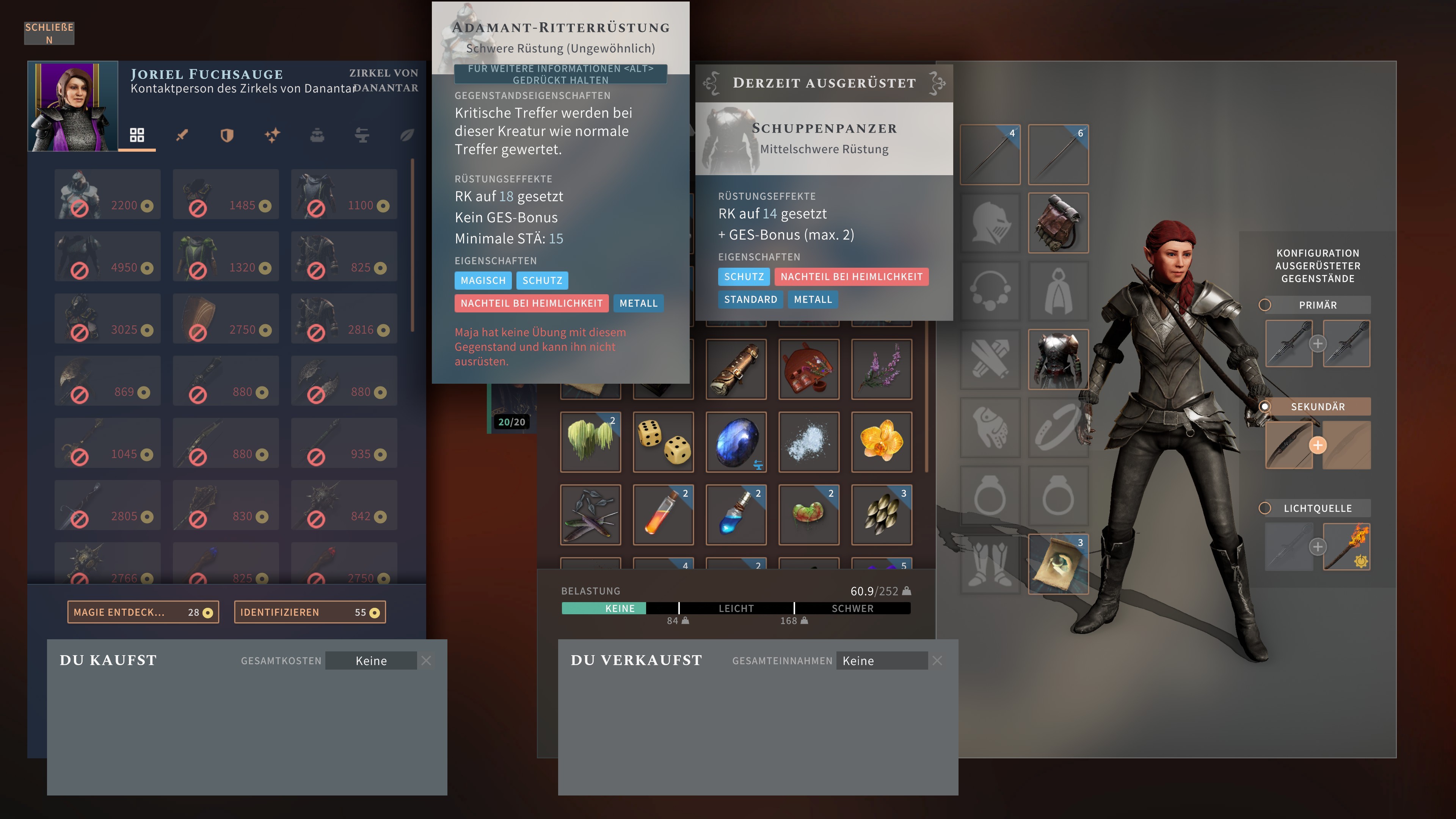
Task: Open the toolbox supplies category icon
Action: pyautogui.click(x=317, y=136)
